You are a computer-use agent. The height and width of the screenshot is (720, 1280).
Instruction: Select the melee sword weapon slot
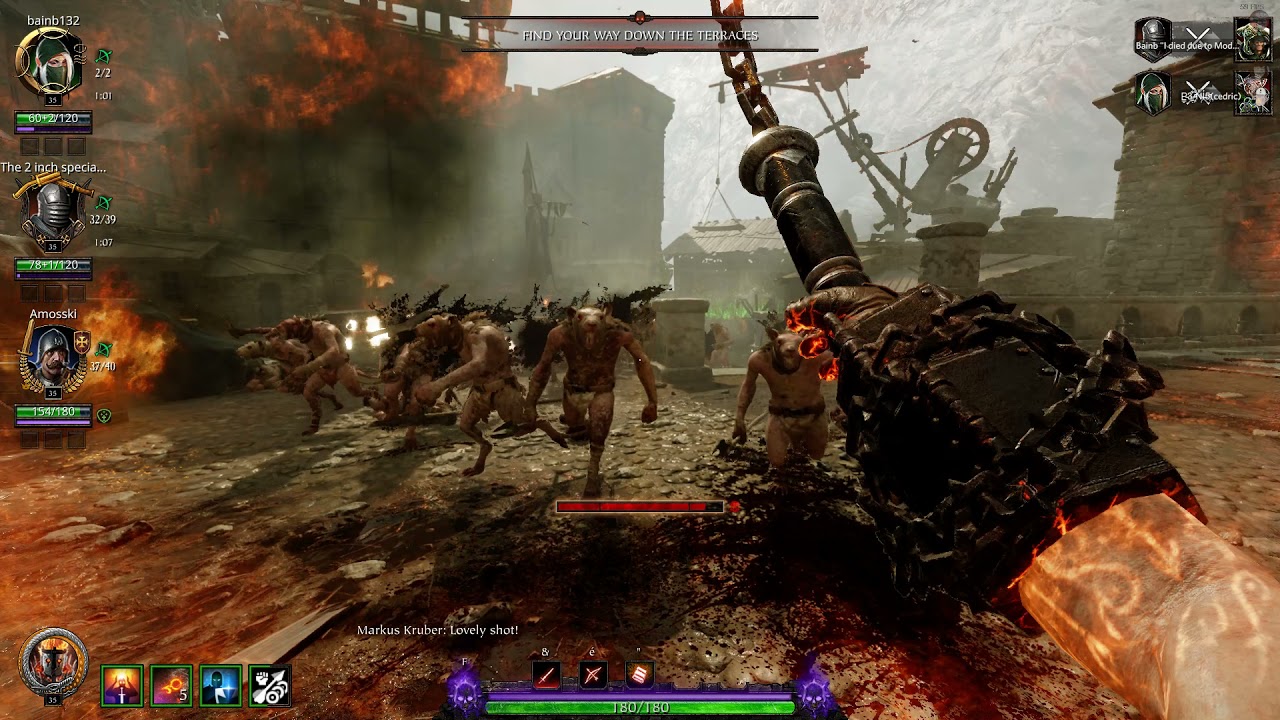point(546,675)
